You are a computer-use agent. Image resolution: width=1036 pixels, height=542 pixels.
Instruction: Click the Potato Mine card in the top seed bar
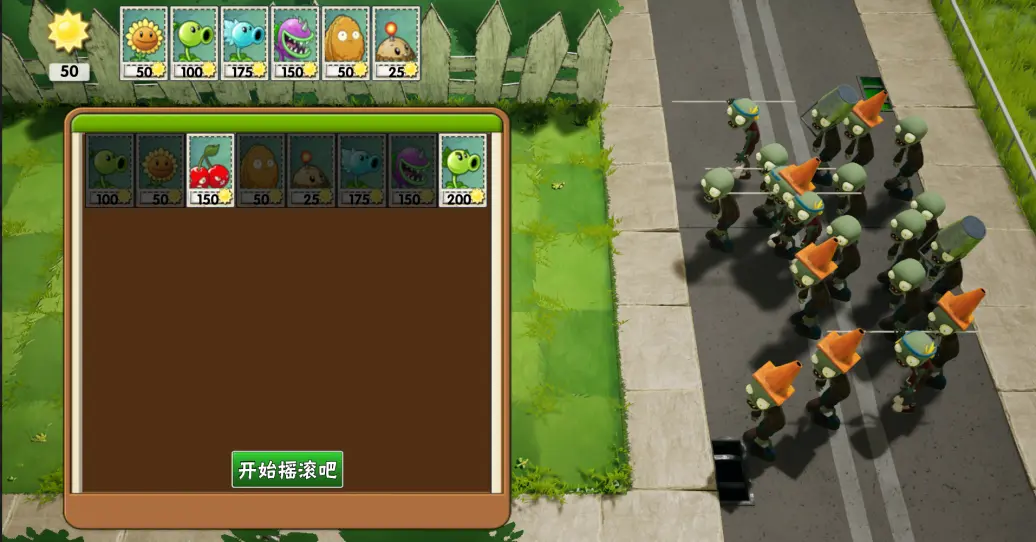[x=396, y=43]
